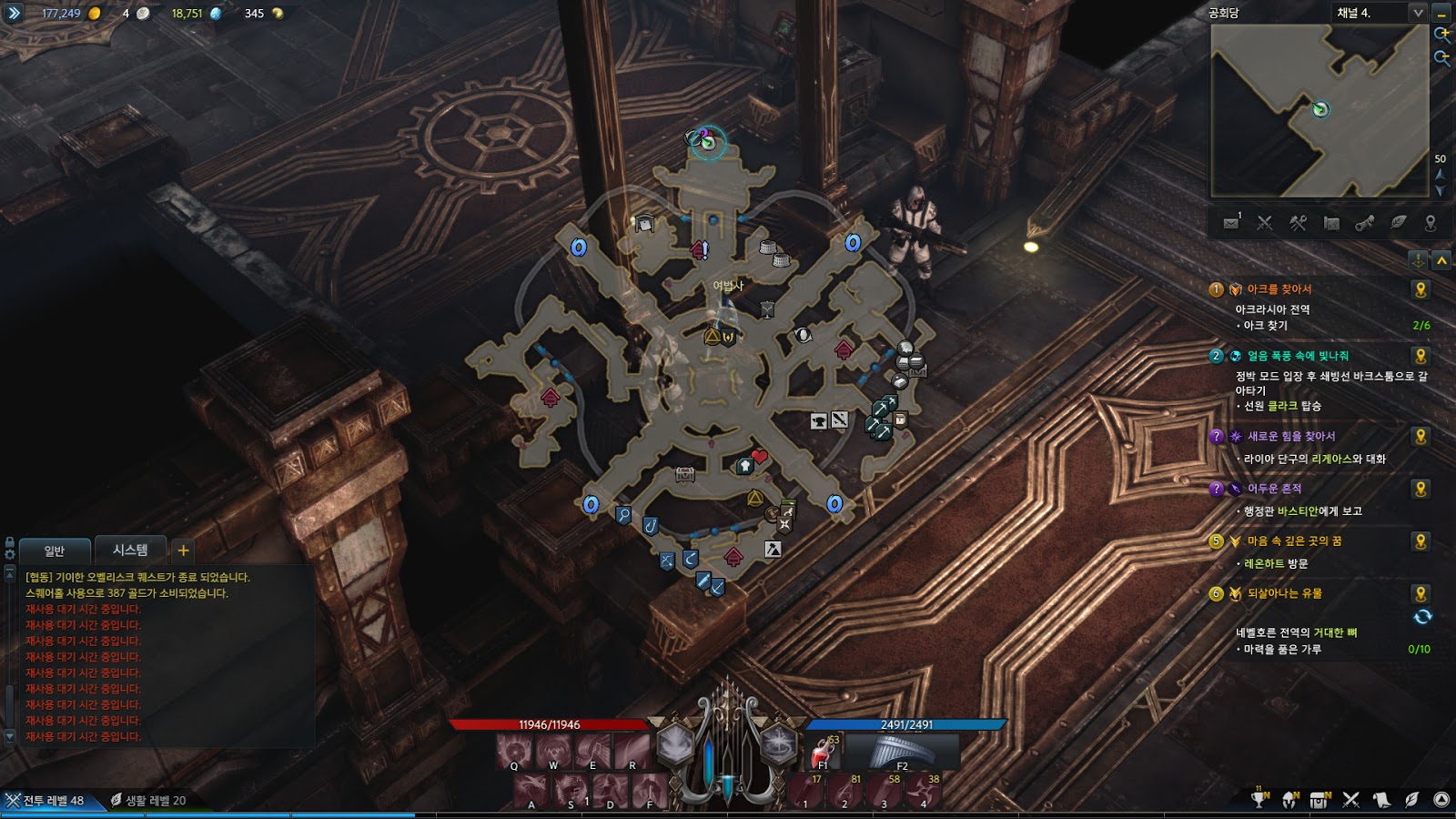
Task: Use the shuriken item in slot 4
Action: pos(923,790)
